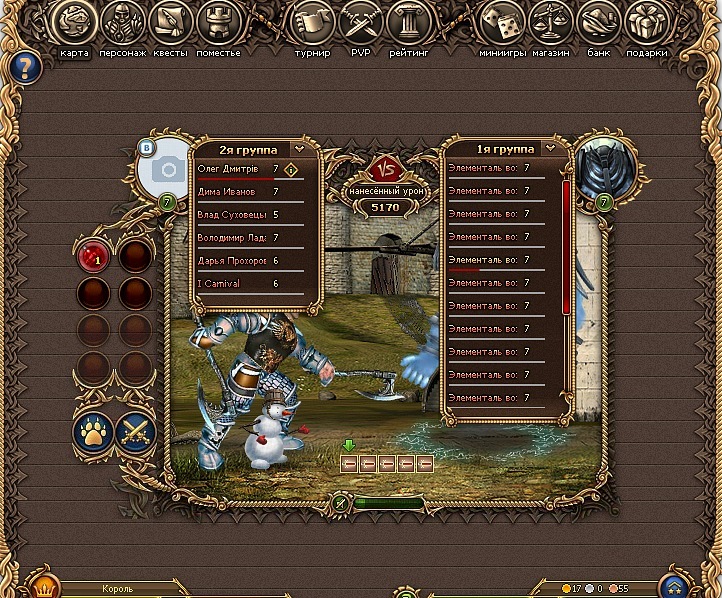This screenshot has width=722, height=598.
Task: Use the red potion slot with count 1
Action: pyautogui.click(x=95, y=257)
